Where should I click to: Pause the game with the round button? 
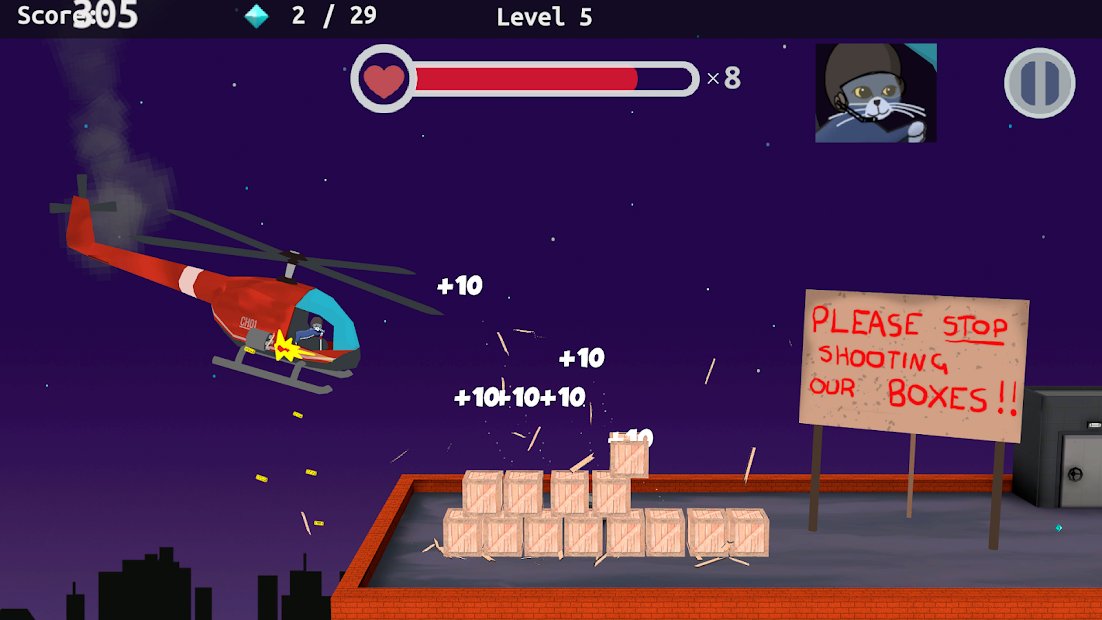tap(1039, 83)
